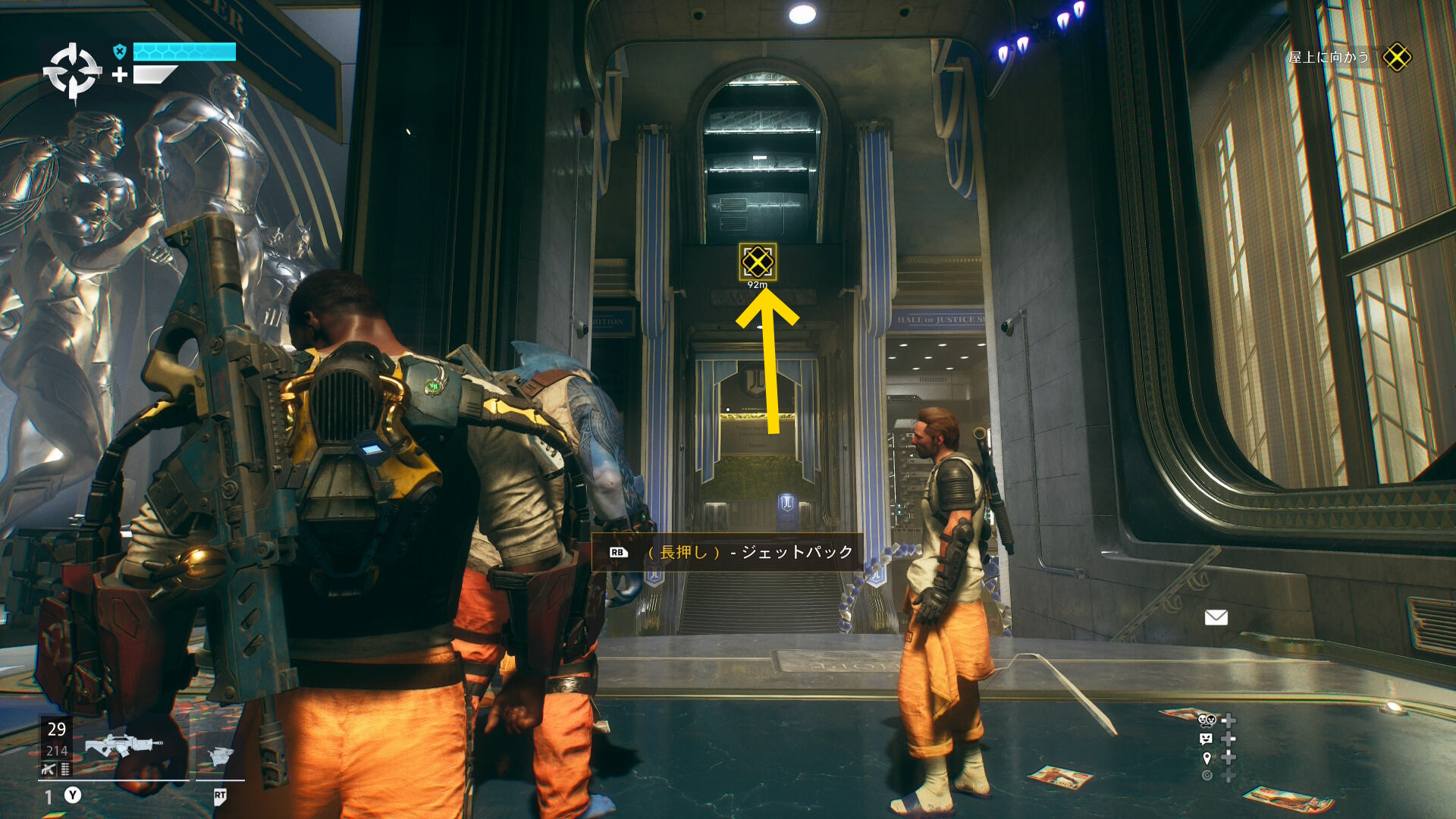Click the dimmed target circle icon
Image resolution: width=1456 pixels, height=819 pixels.
tap(1207, 775)
